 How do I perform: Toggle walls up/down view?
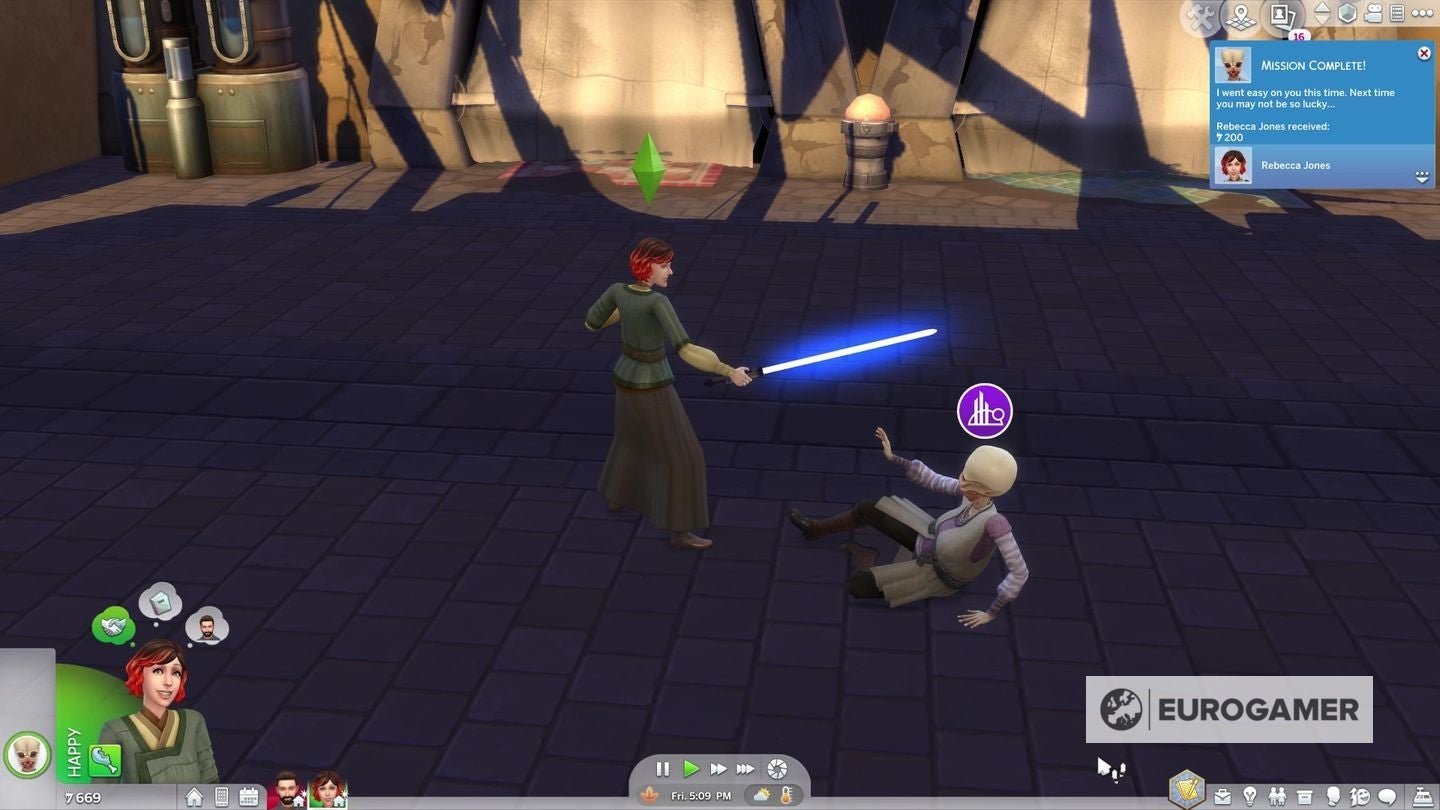coord(1322,14)
